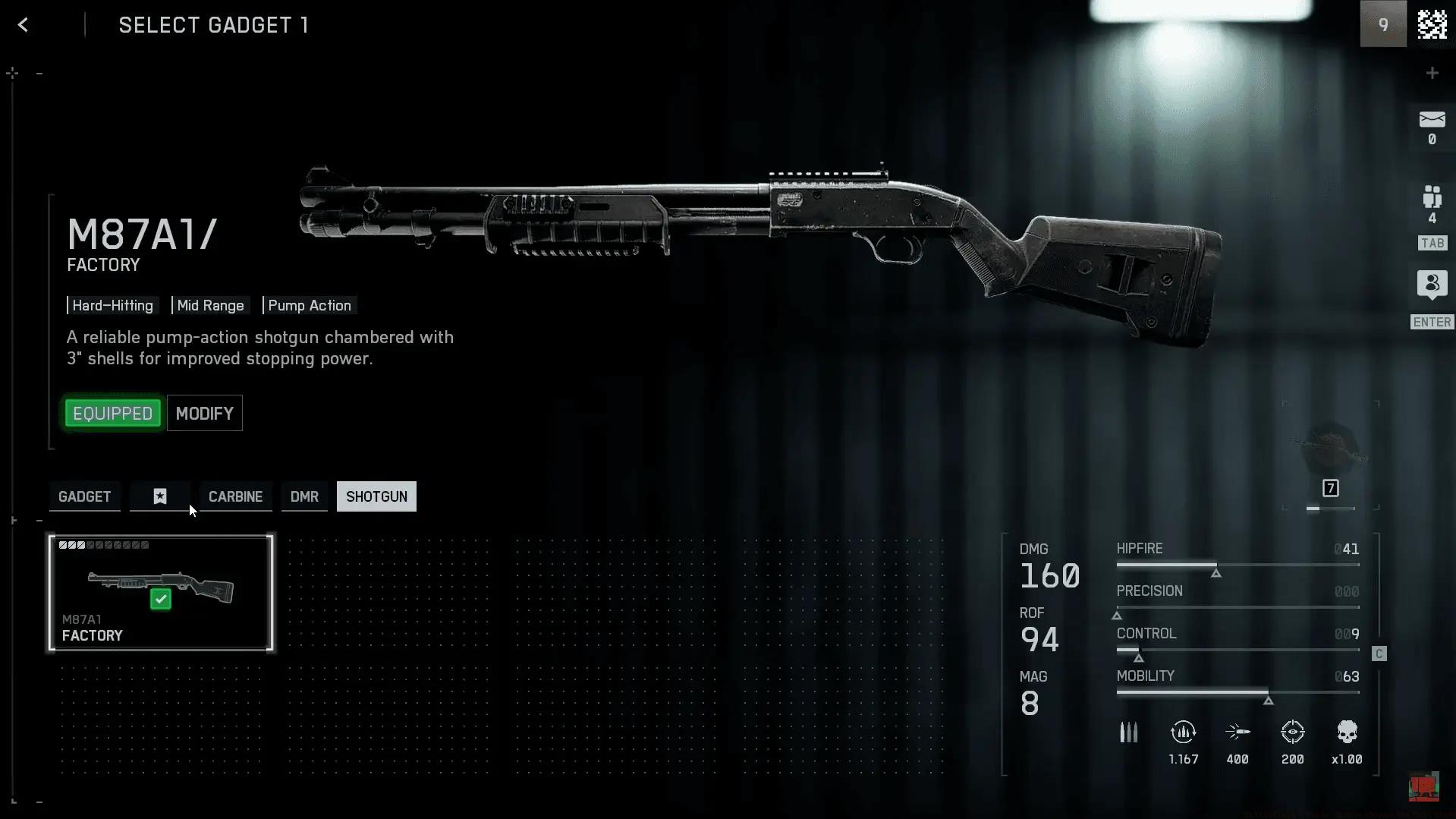Select the M87A1 Factory weapon tile
Image resolution: width=1456 pixels, height=819 pixels.
coord(161,593)
